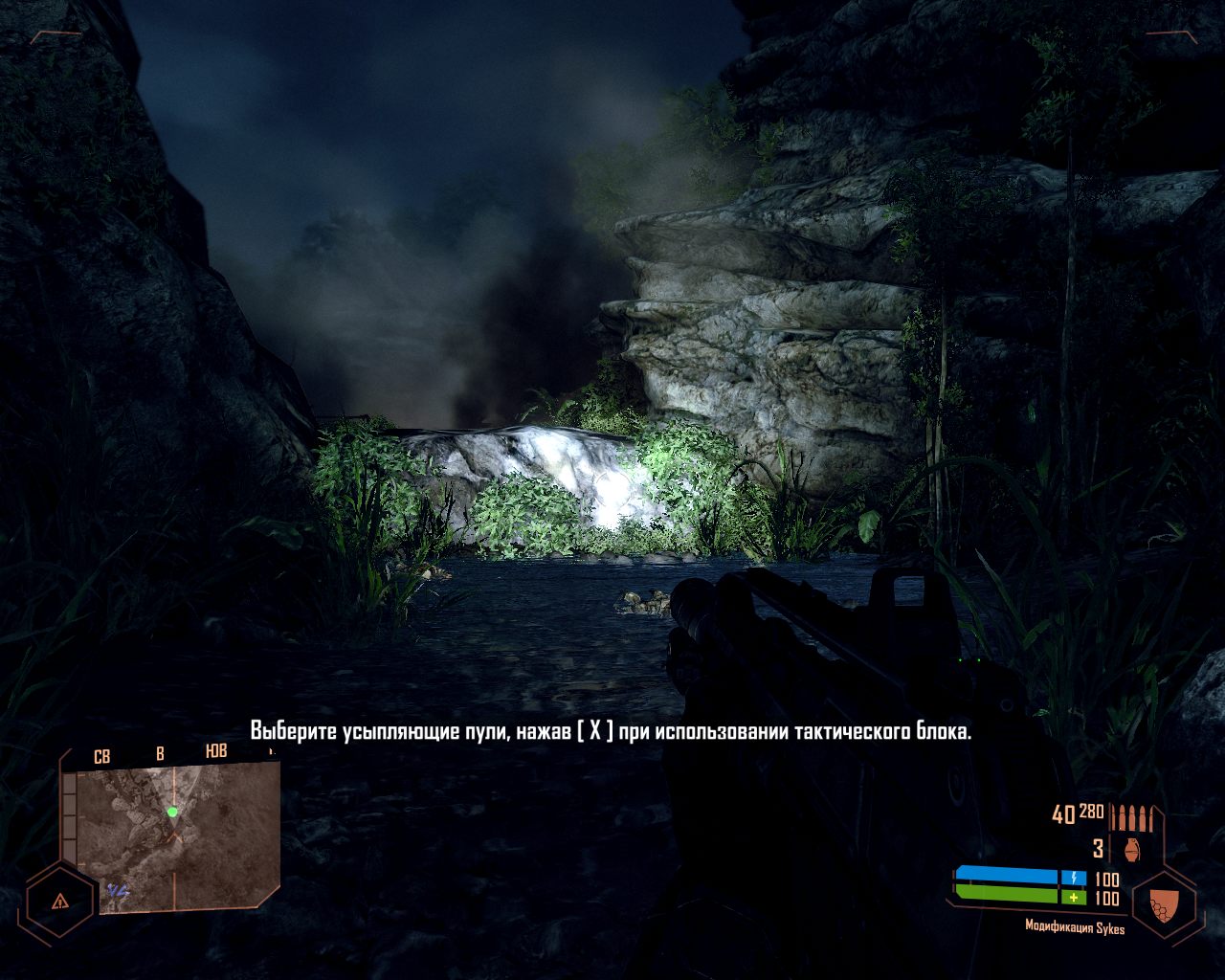
Task: Click the lightning bolt icon on the energy bar
Action: click(x=1075, y=877)
